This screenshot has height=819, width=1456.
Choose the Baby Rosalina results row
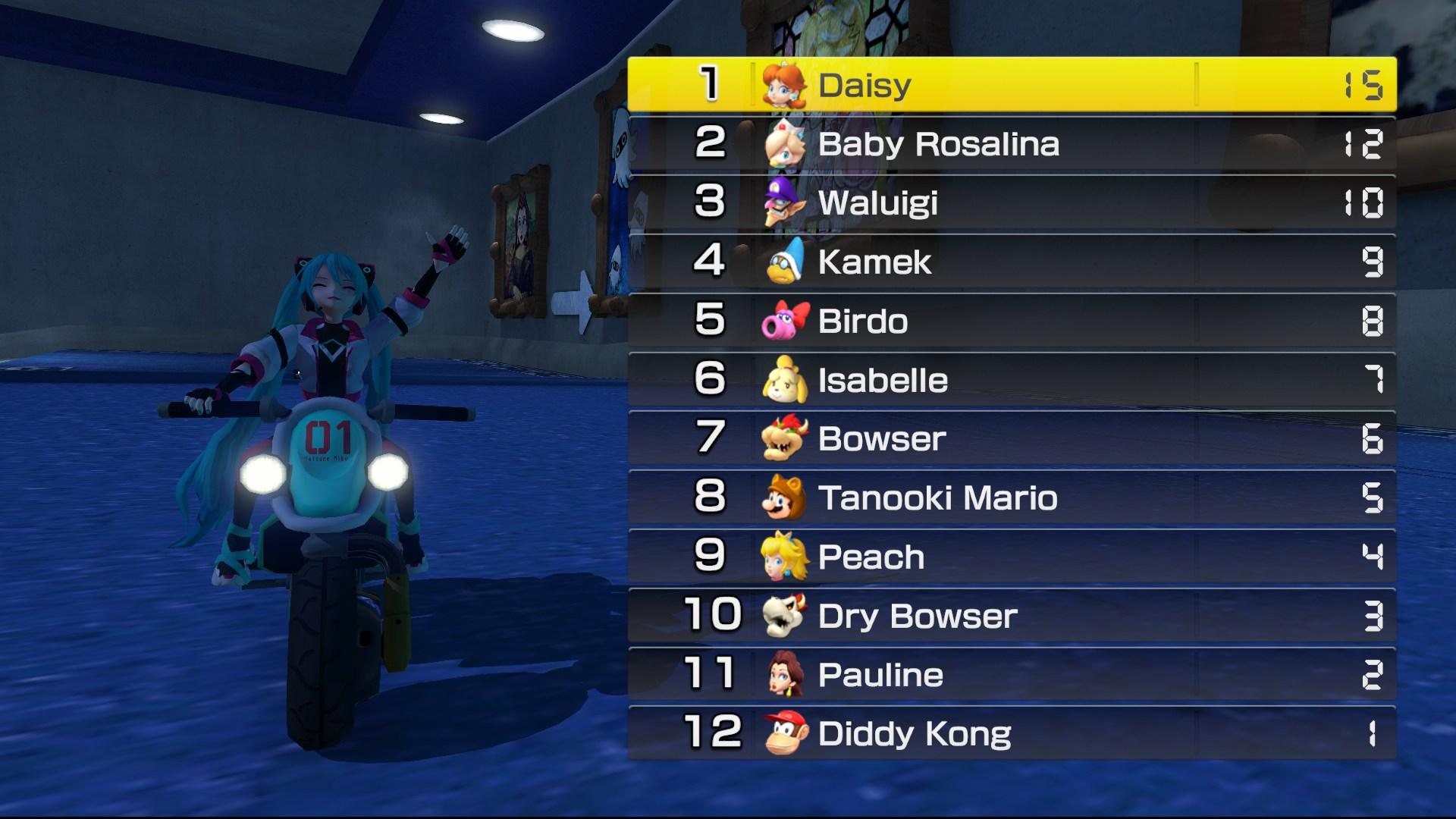tap(1012, 143)
